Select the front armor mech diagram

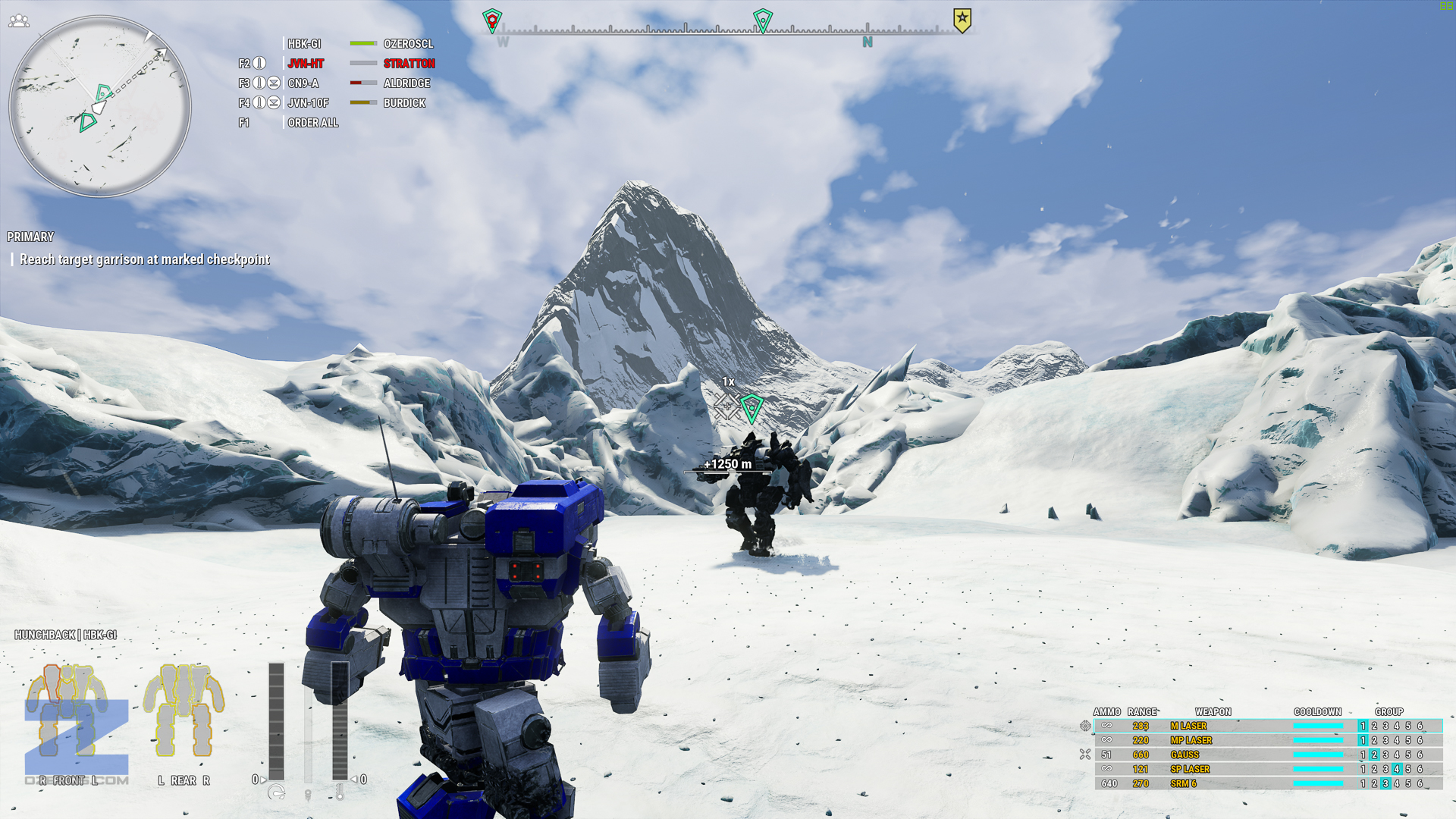point(67,711)
